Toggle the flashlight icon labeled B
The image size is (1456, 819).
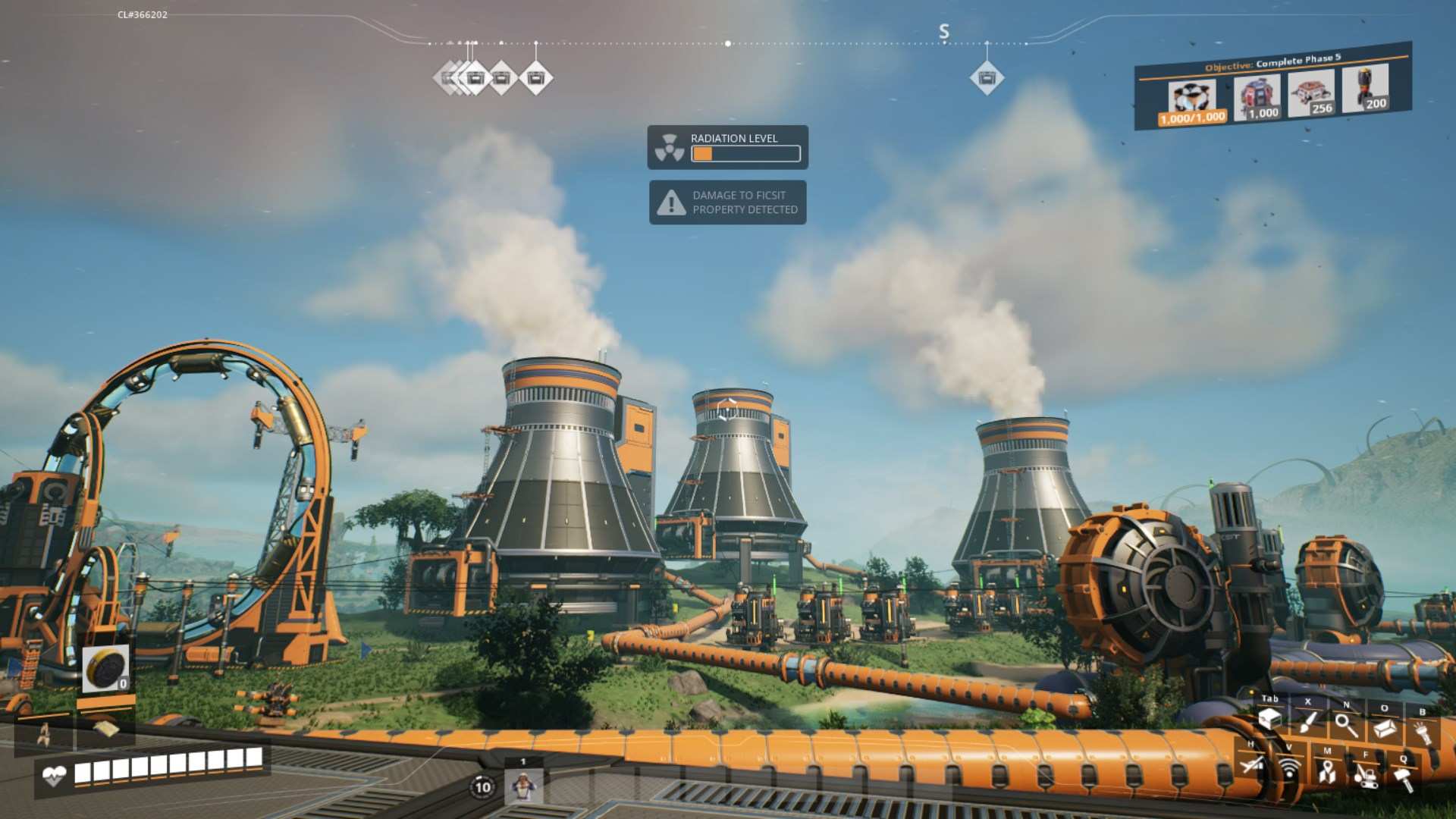tap(1423, 730)
